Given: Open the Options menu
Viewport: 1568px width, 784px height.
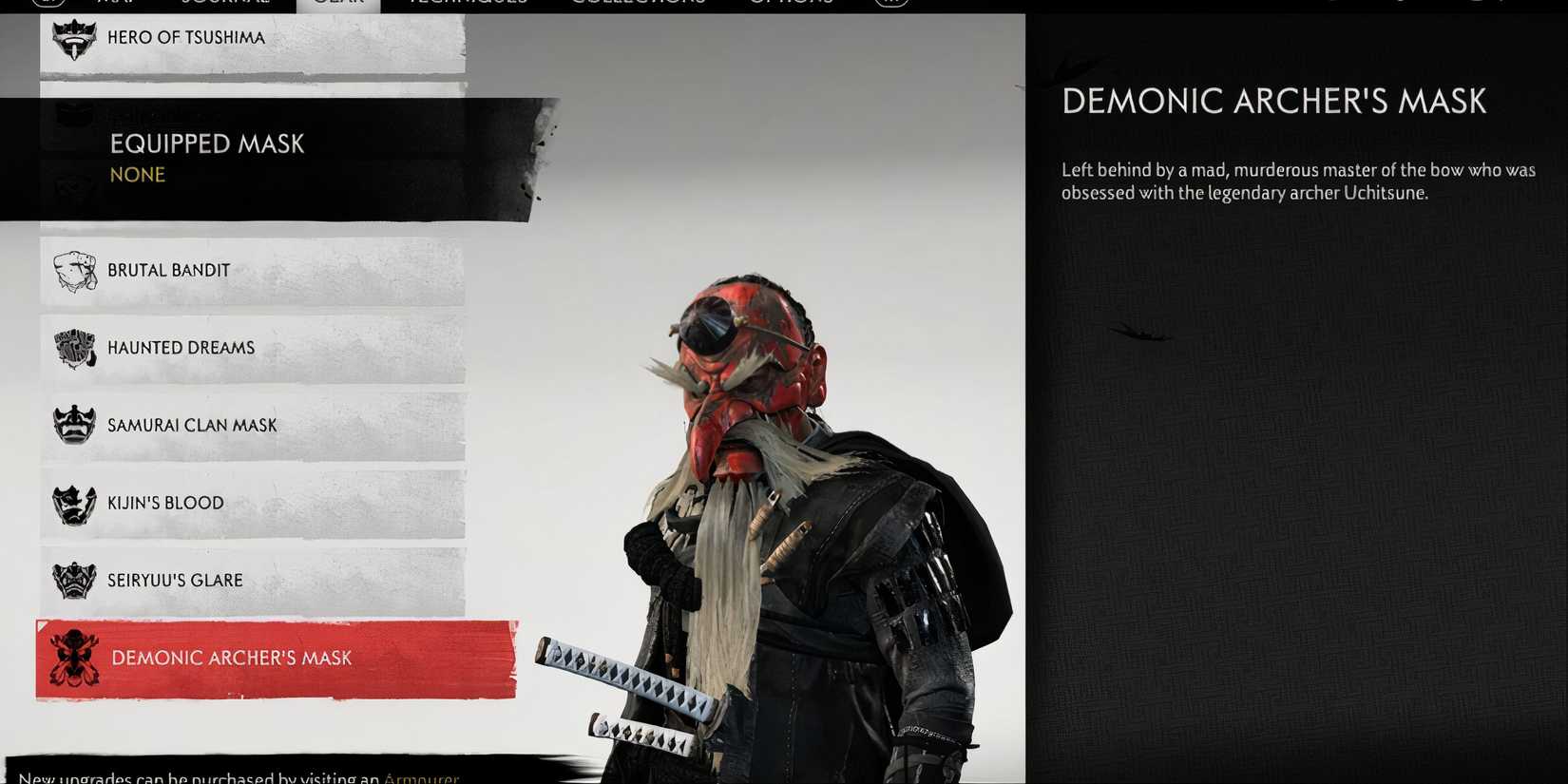Looking at the screenshot, I should click(789, 4).
